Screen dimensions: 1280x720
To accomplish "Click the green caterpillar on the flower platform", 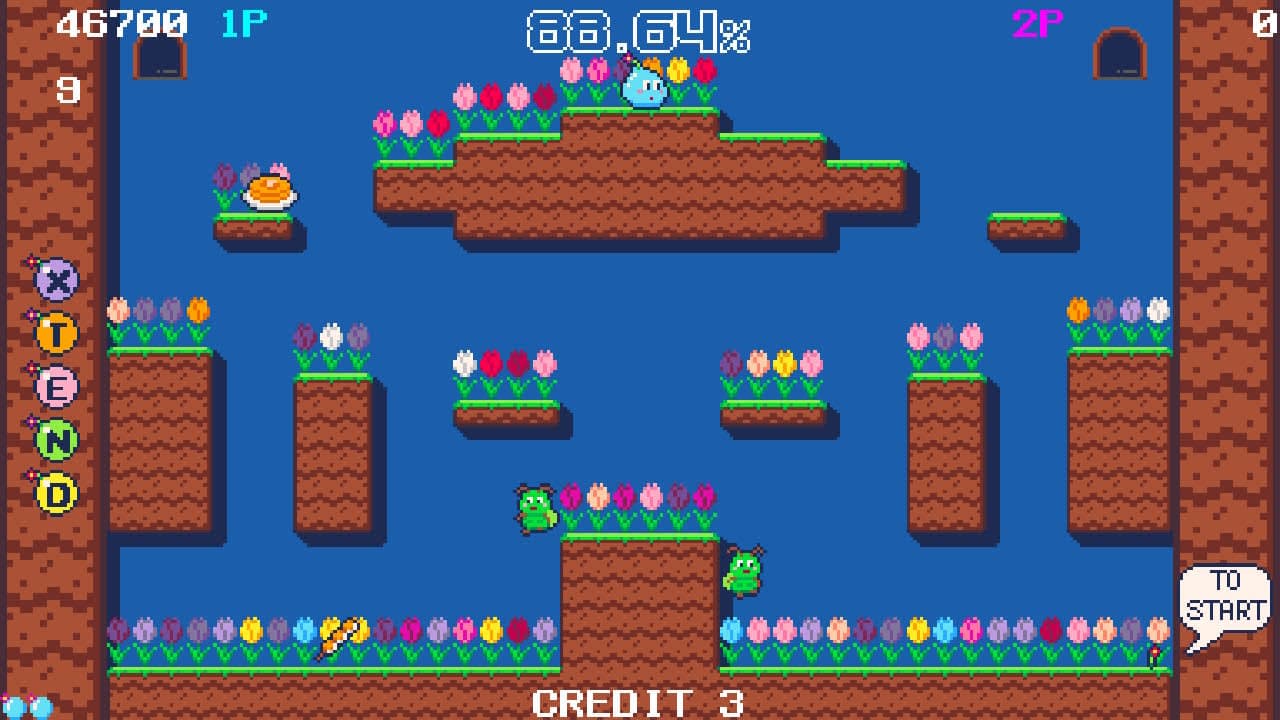I will point(535,510).
